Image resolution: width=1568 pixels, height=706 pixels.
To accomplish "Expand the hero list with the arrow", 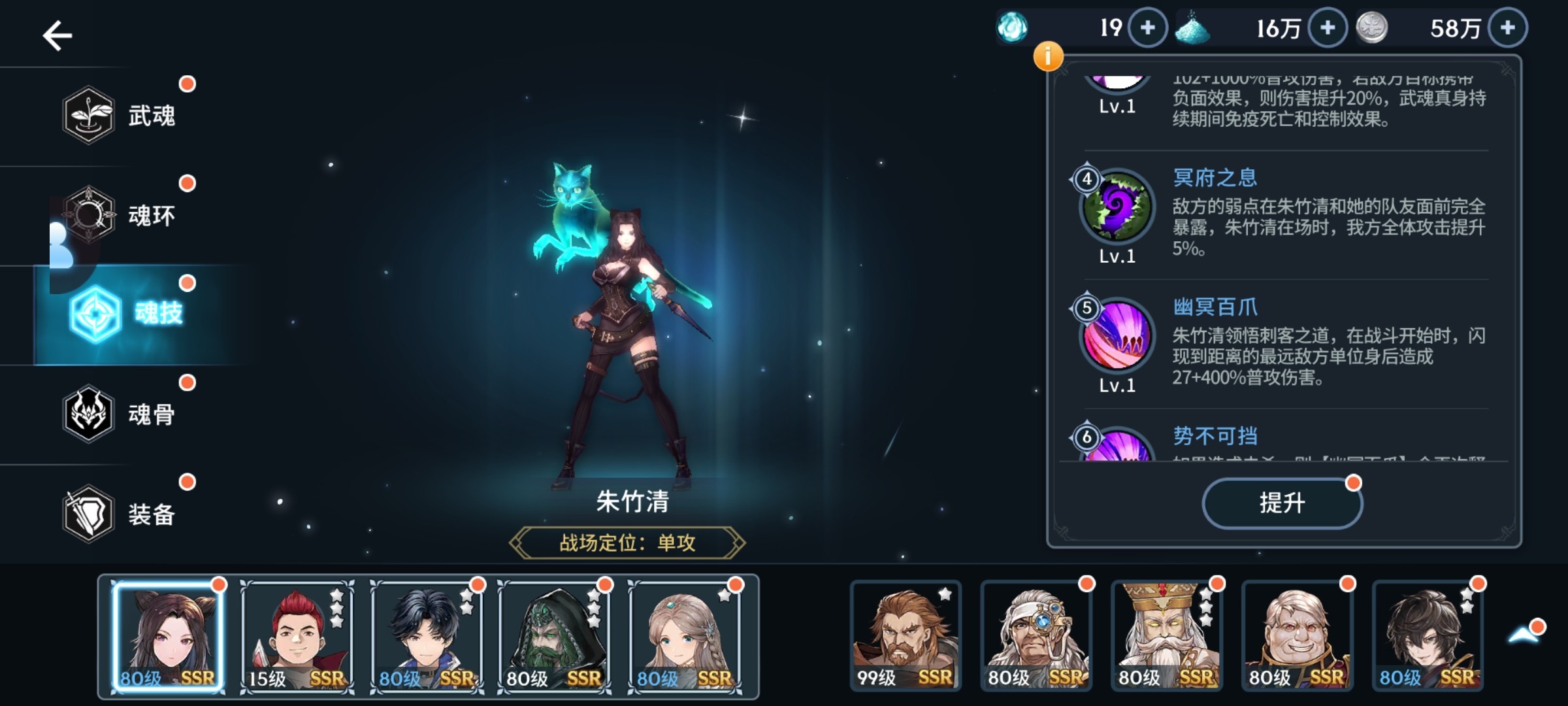I will [x=1524, y=634].
